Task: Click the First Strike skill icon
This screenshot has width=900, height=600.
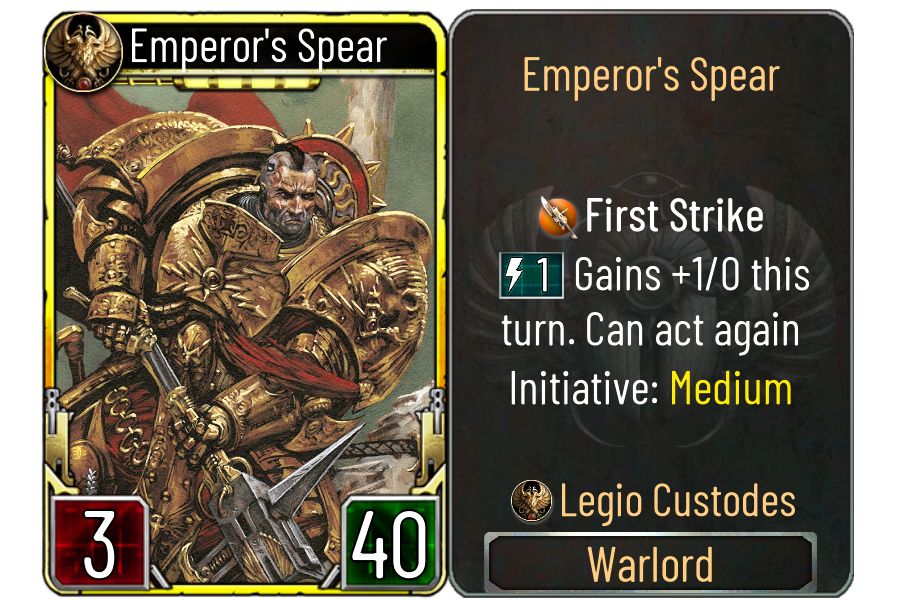Action: [558, 217]
